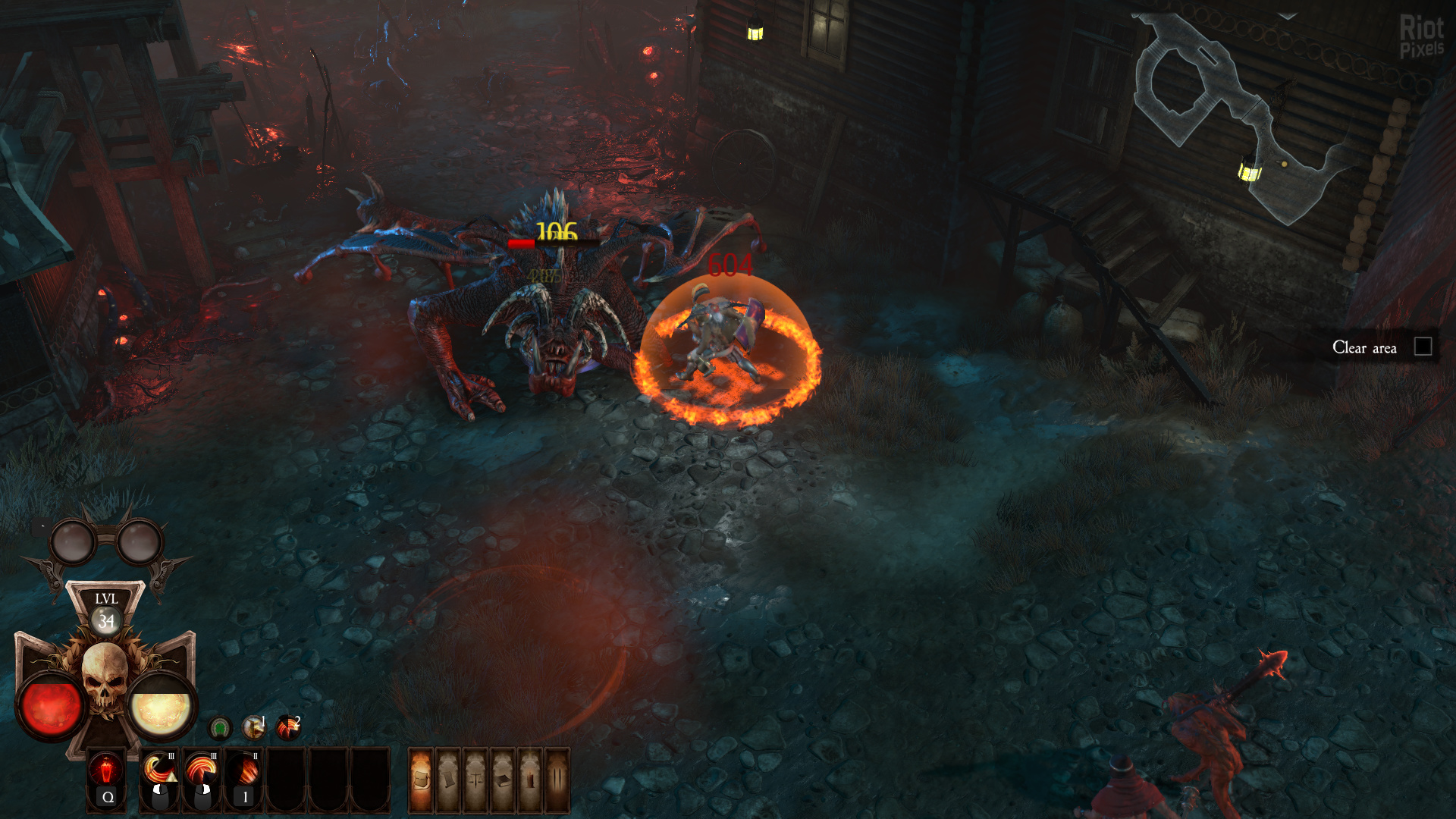
Task: Inspect the fire swirl buff icon
Action: [288, 728]
